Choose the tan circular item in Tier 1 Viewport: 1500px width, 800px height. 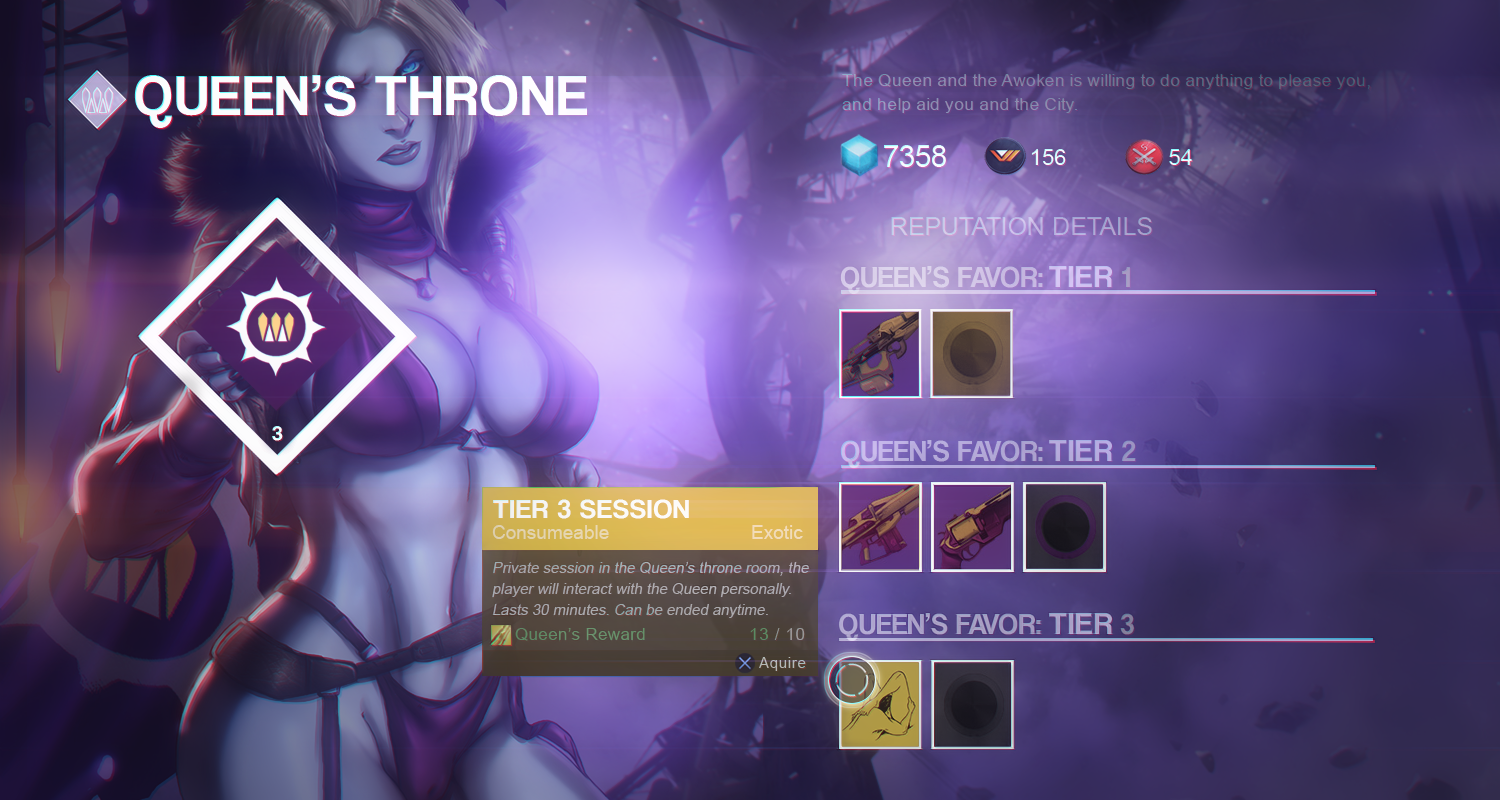point(971,353)
